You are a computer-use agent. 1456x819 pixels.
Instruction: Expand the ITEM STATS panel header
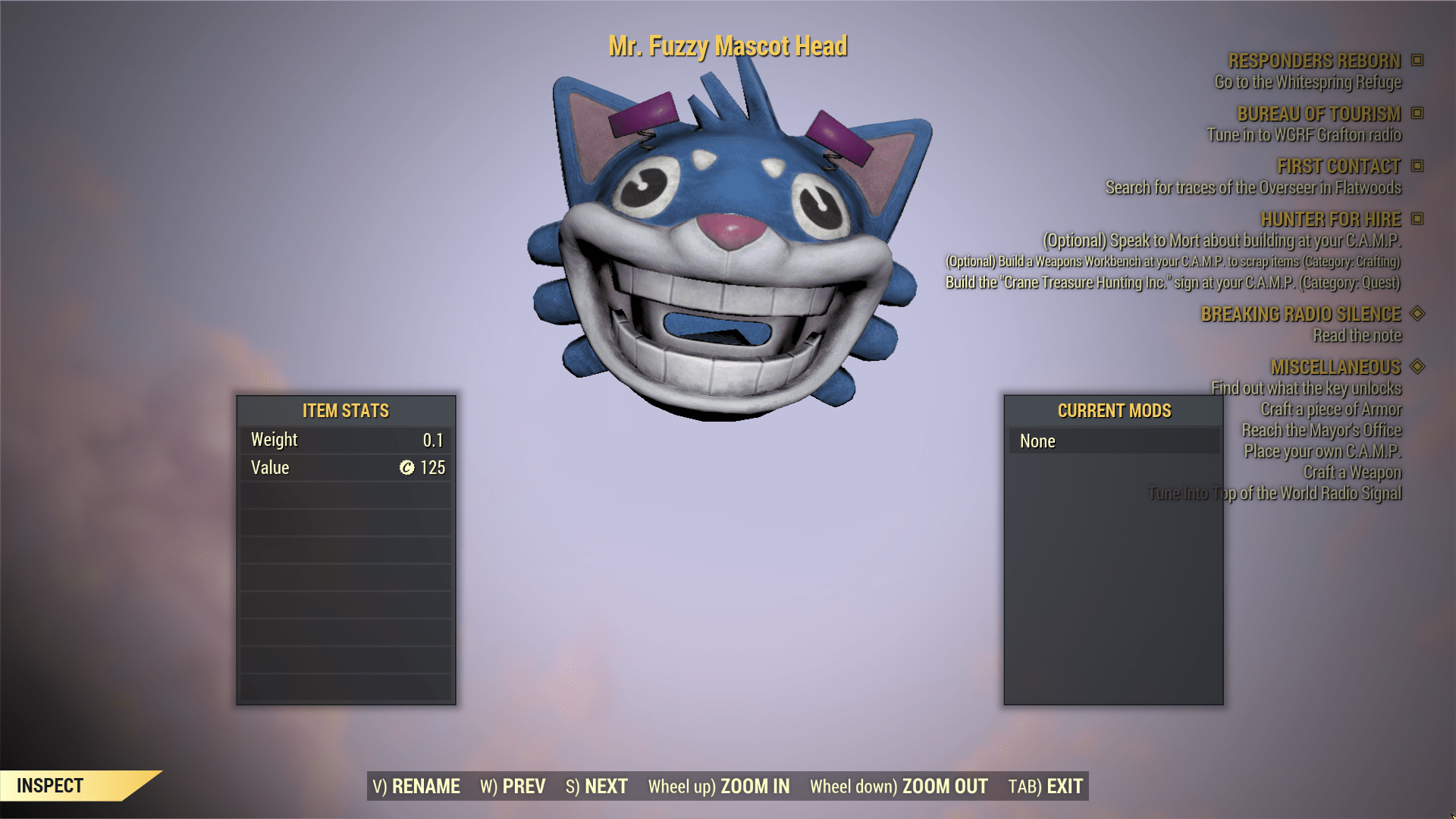[x=345, y=411]
